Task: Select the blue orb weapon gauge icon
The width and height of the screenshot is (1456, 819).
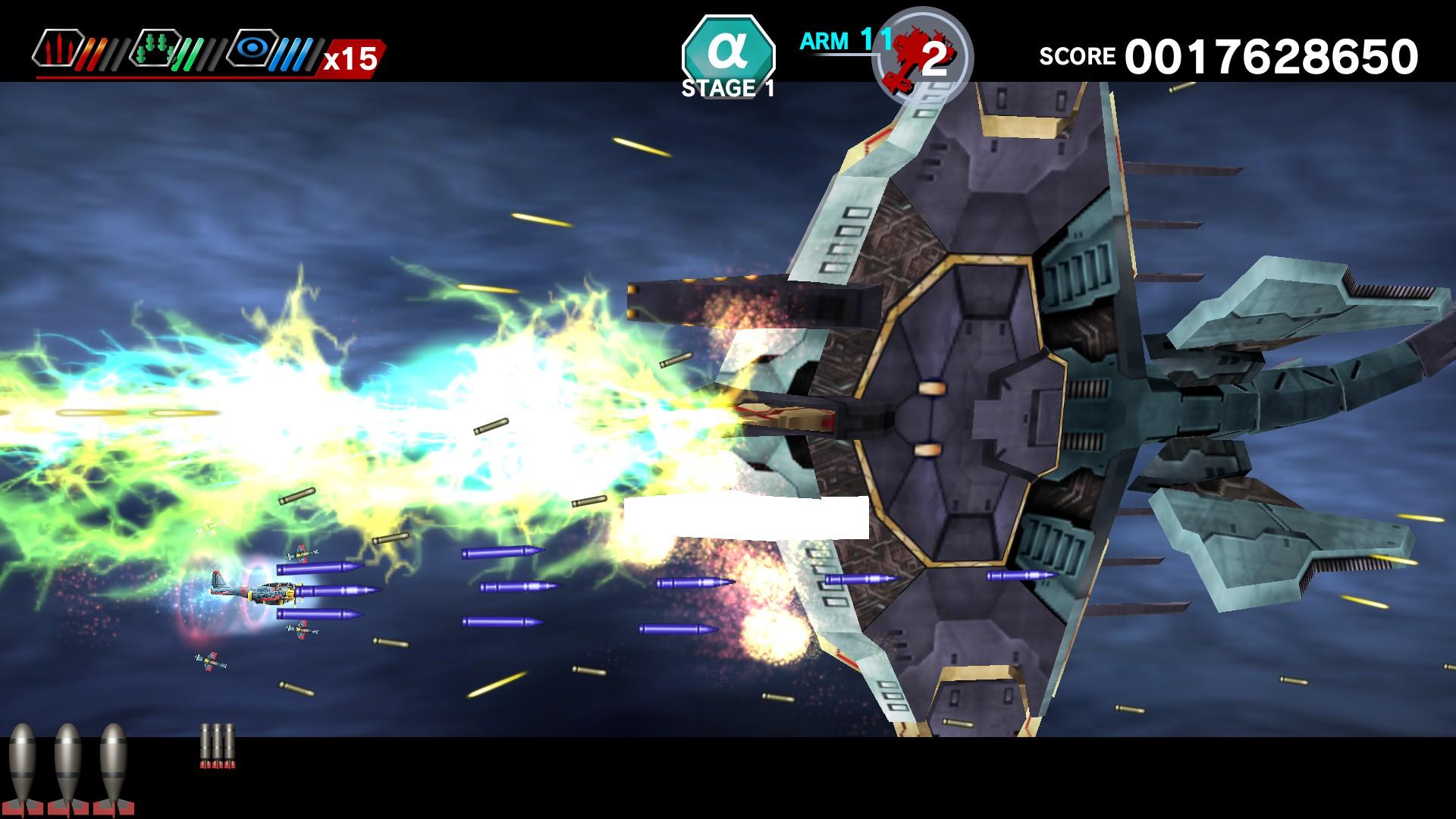Action: coord(254,49)
